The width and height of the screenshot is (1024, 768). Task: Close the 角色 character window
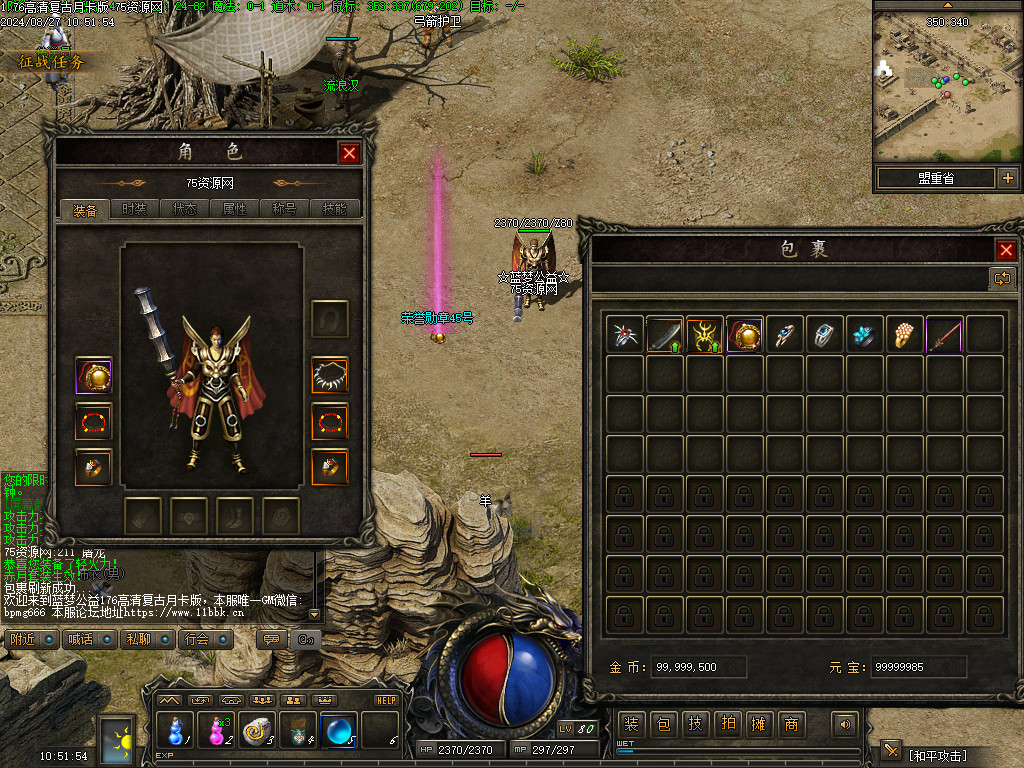[349, 153]
